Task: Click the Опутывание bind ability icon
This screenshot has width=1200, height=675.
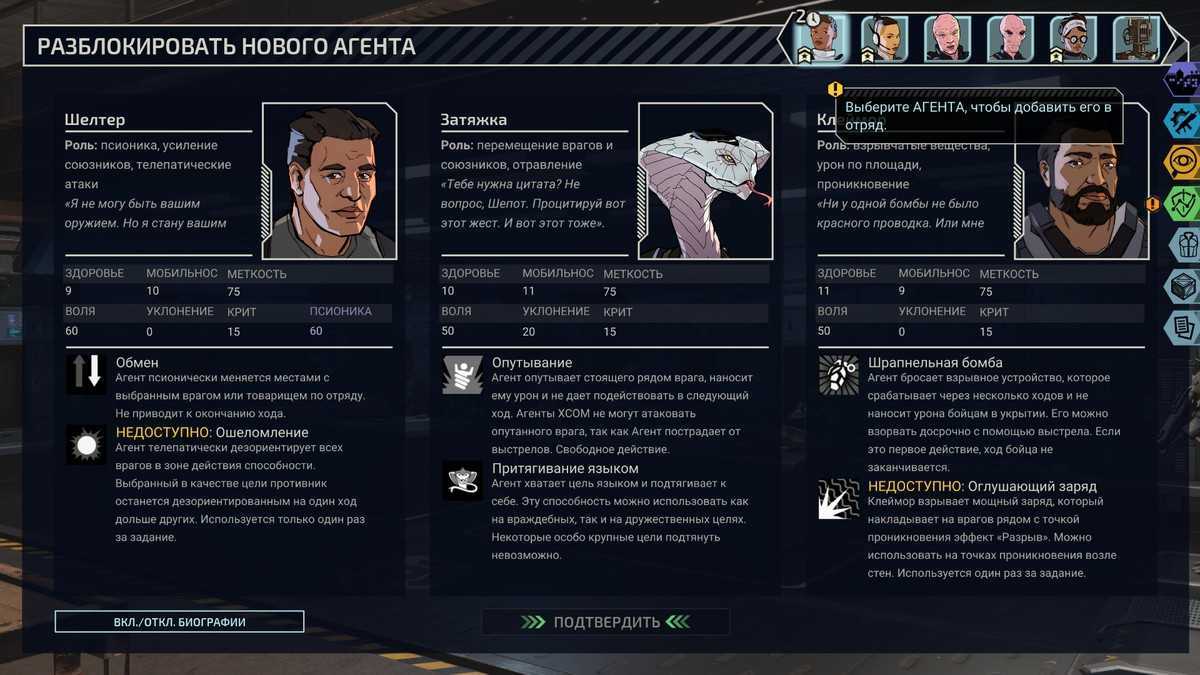Action: coord(462,373)
